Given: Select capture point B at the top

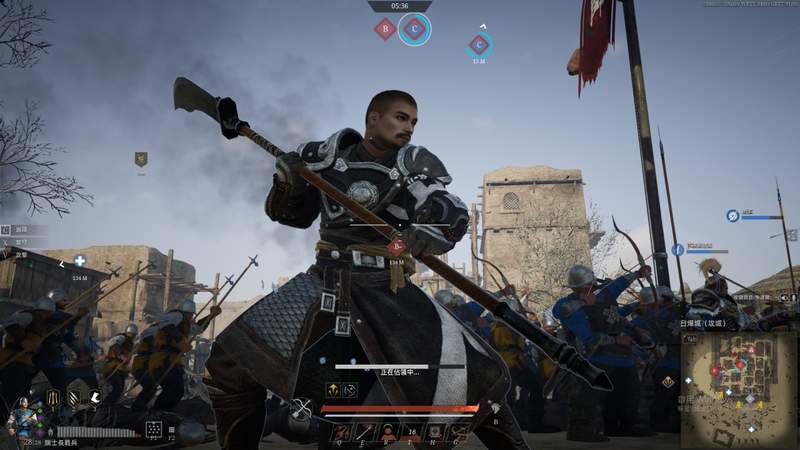Looking at the screenshot, I should pyautogui.click(x=385, y=29).
